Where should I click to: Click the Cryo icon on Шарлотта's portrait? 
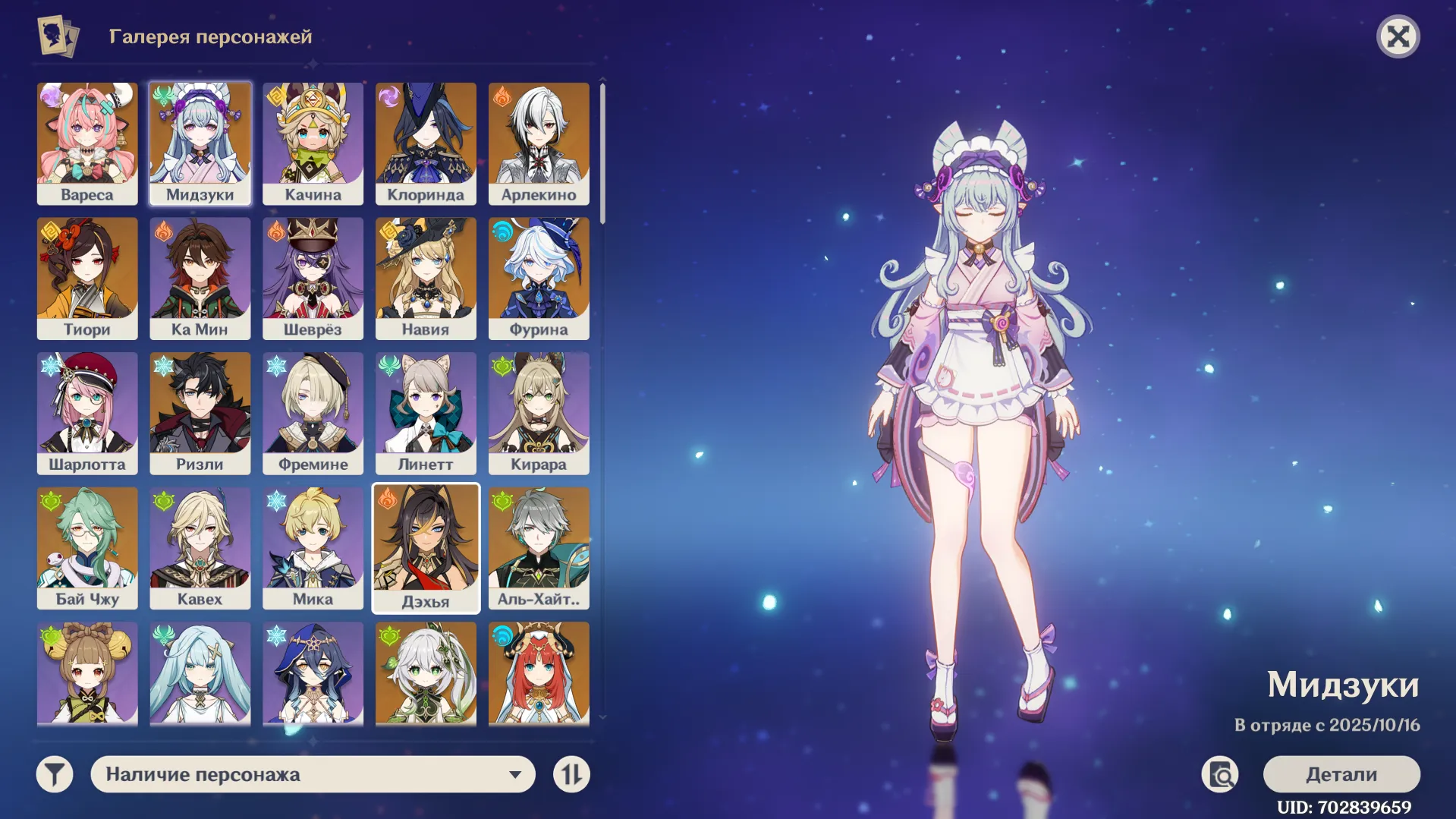49,367
